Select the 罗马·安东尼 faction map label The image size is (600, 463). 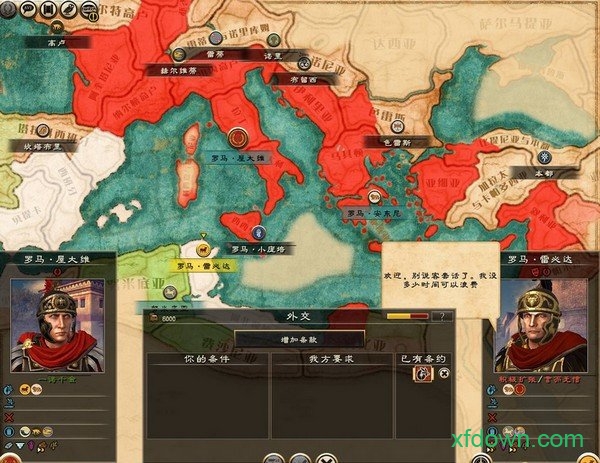click(368, 212)
